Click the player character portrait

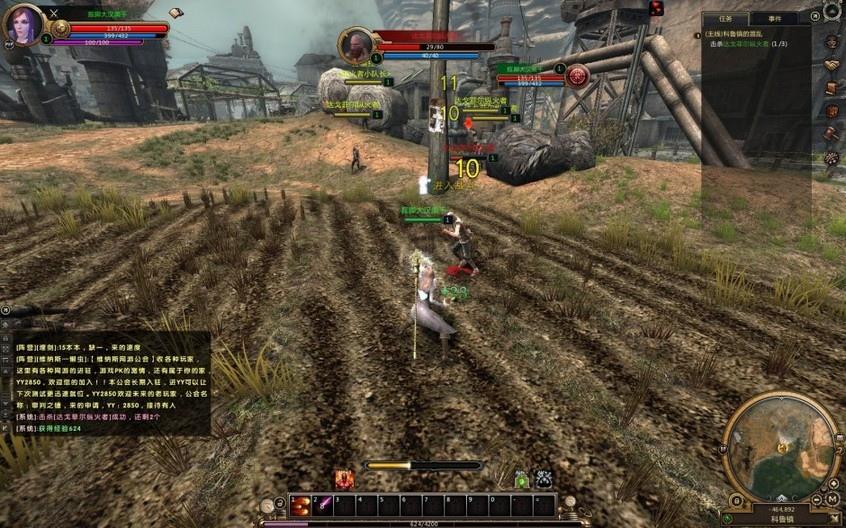pyautogui.click(x=24, y=24)
